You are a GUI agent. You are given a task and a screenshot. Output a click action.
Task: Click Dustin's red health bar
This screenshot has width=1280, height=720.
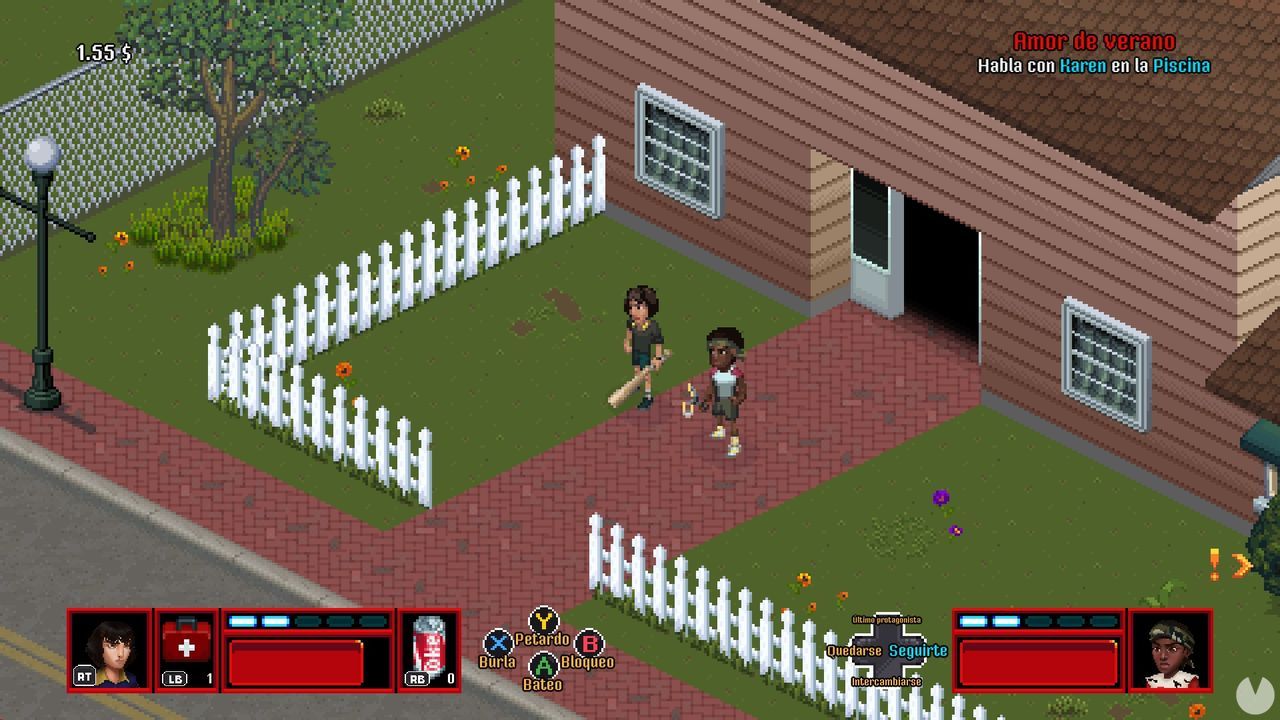pos(295,662)
